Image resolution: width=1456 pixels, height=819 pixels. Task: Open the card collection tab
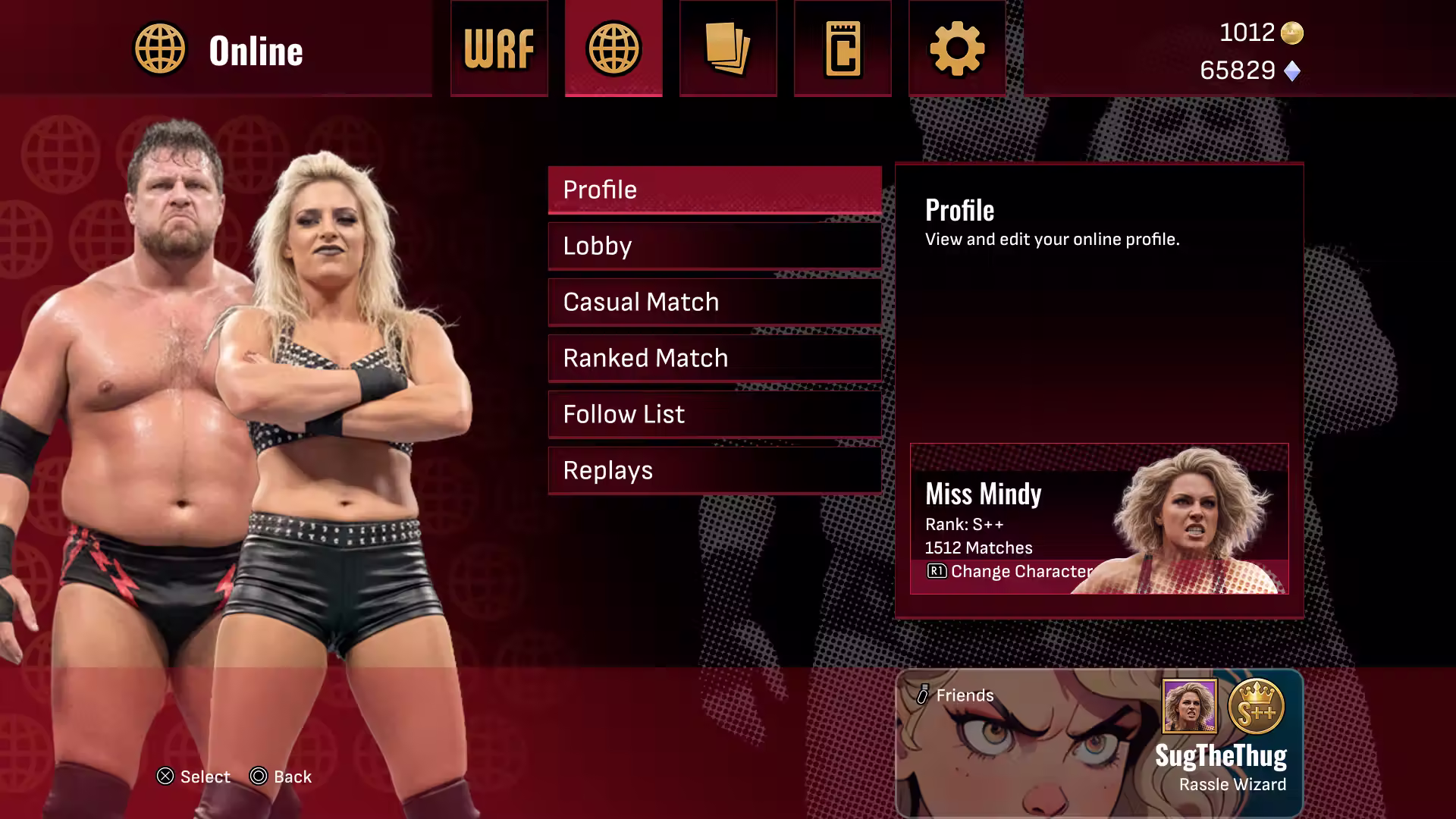coord(728,49)
